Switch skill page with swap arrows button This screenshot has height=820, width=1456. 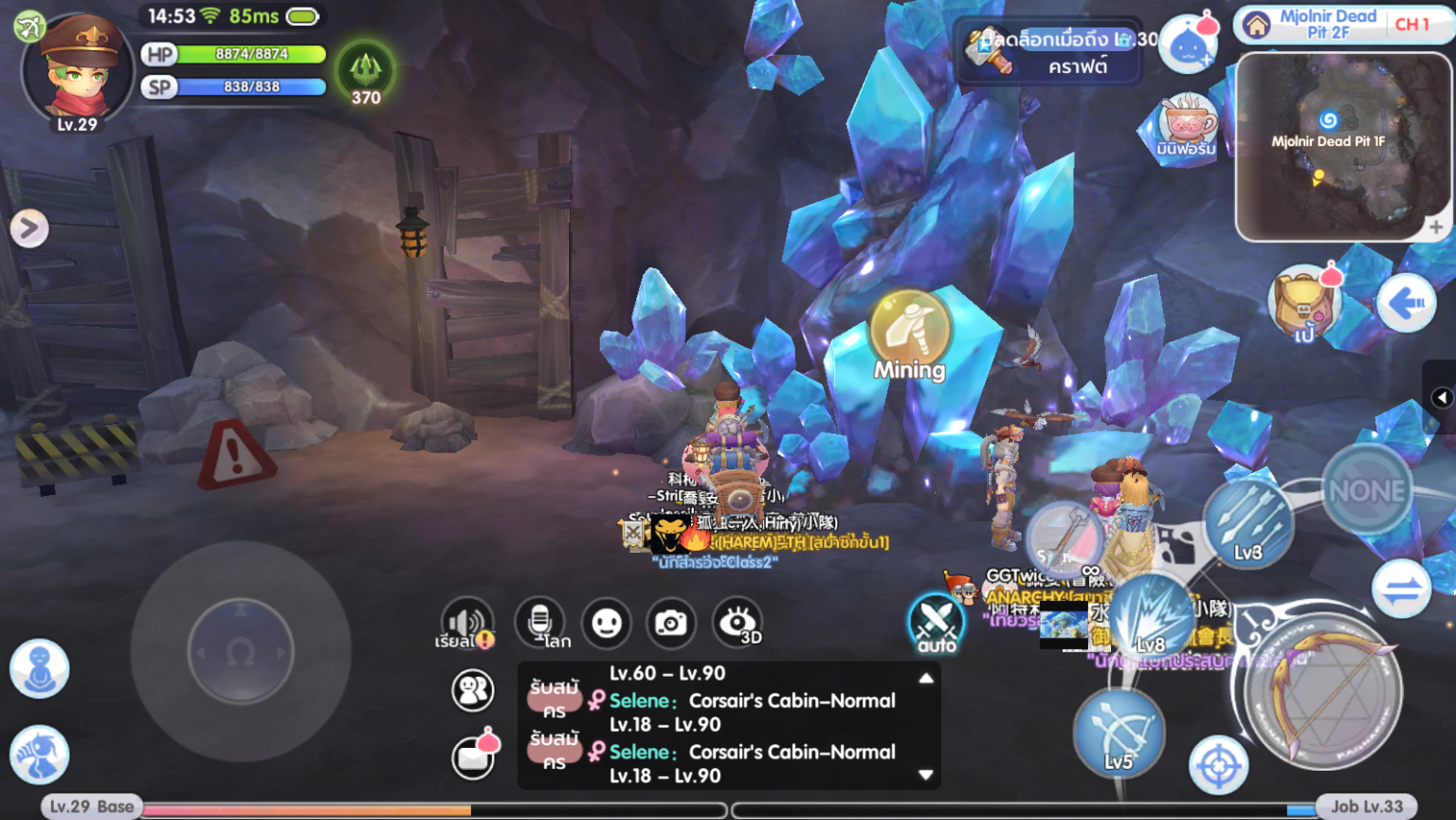pos(1402,590)
